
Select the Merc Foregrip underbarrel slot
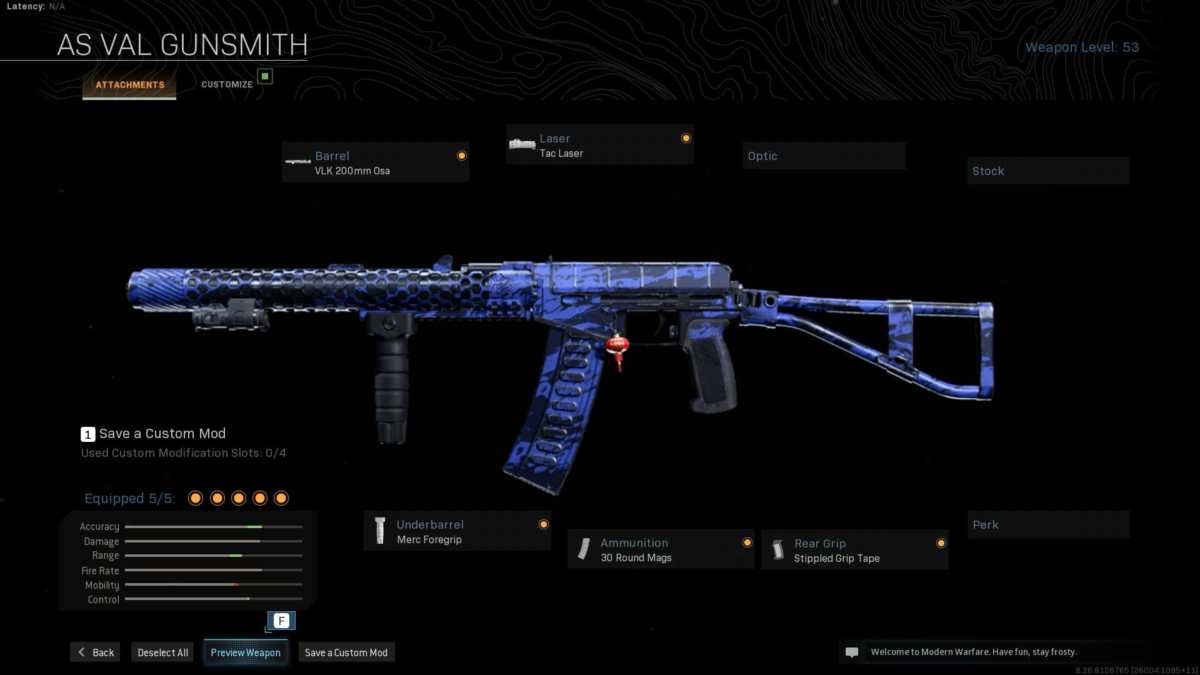(x=457, y=531)
